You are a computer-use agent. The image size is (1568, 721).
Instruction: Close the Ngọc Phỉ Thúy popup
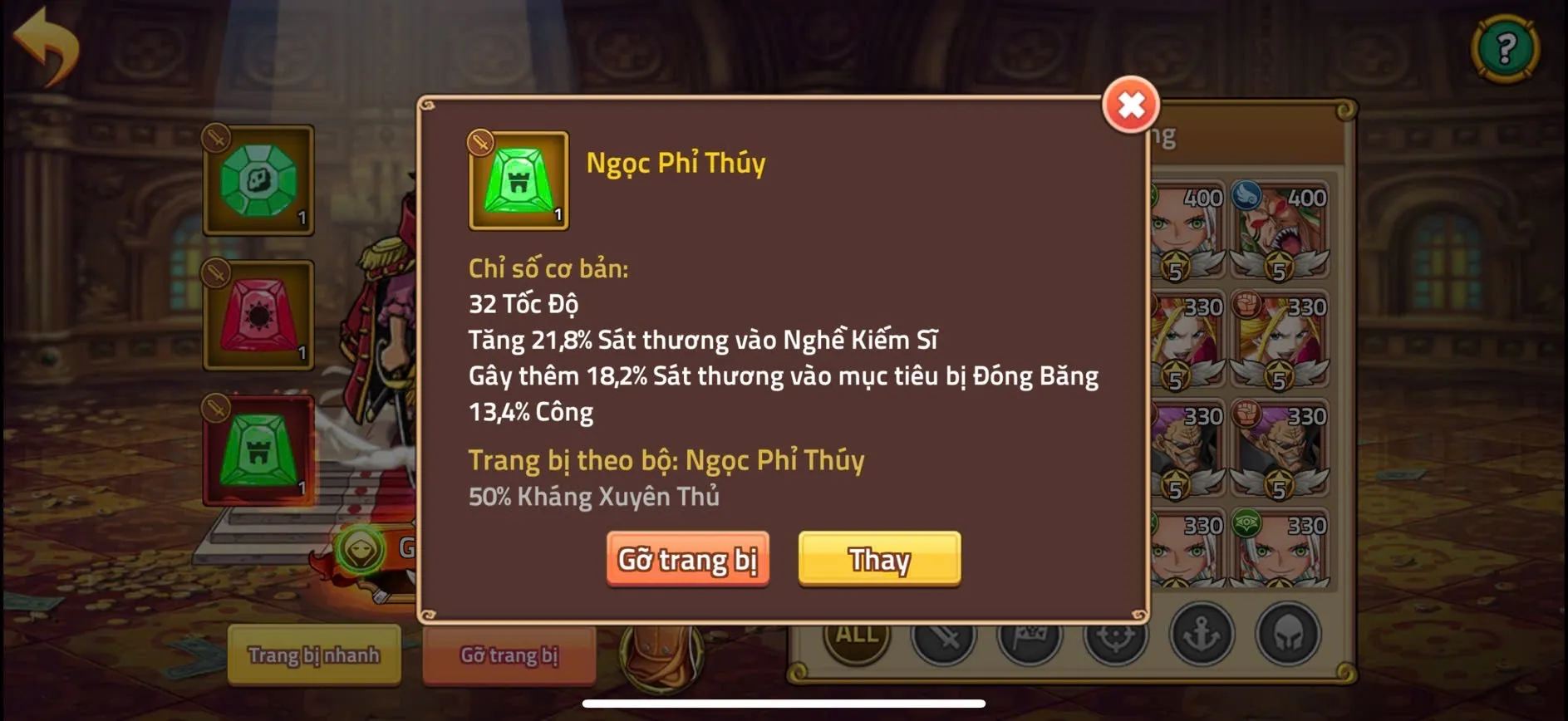pyautogui.click(x=1129, y=105)
